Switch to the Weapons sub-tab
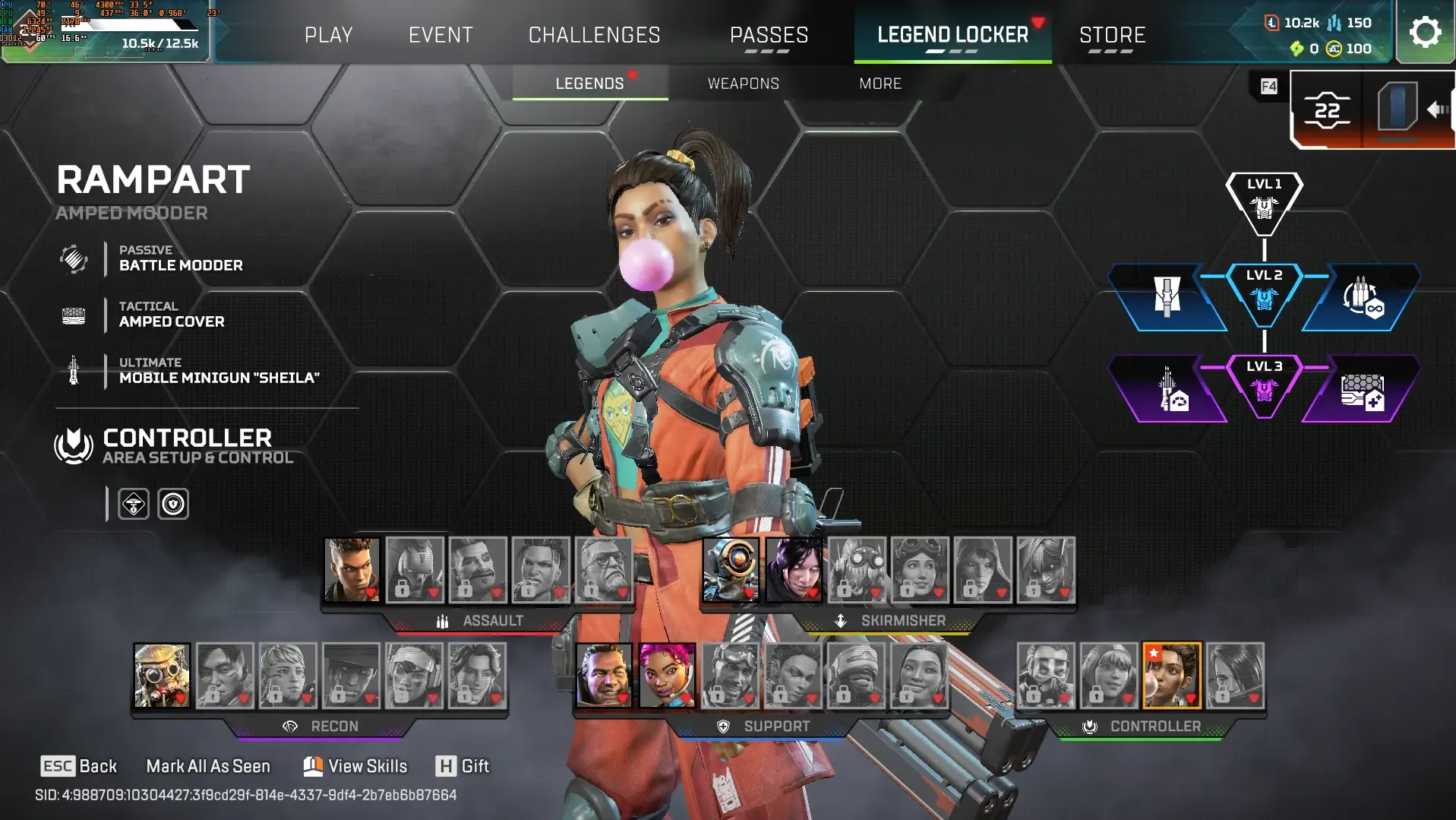1456x820 pixels. pyautogui.click(x=743, y=84)
